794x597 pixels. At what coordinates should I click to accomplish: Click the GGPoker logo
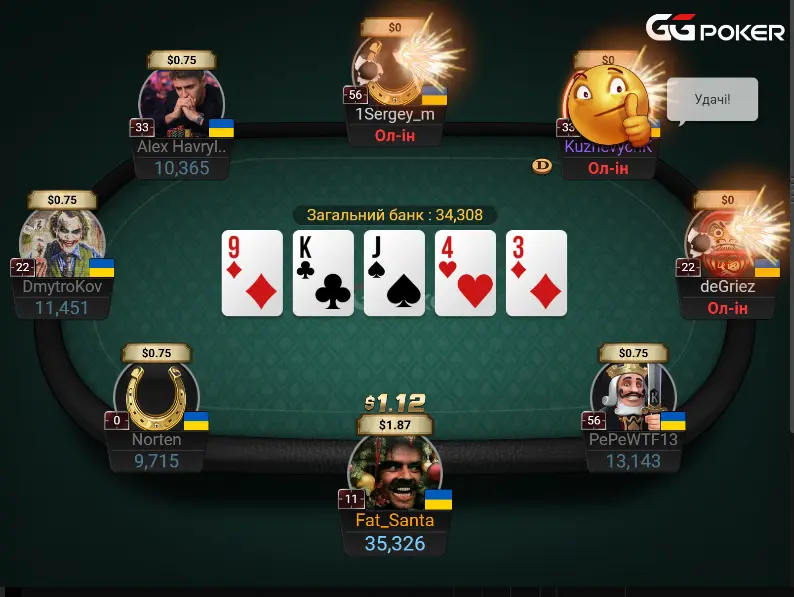[715, 30]
